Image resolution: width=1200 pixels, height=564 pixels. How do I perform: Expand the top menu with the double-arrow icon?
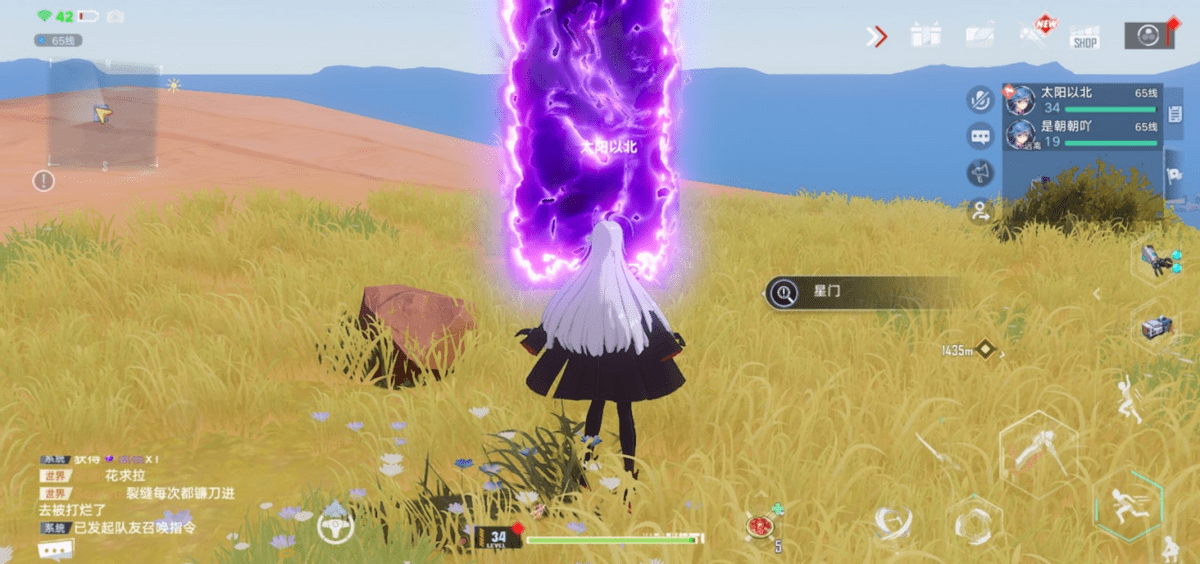(x=877, y=37)
